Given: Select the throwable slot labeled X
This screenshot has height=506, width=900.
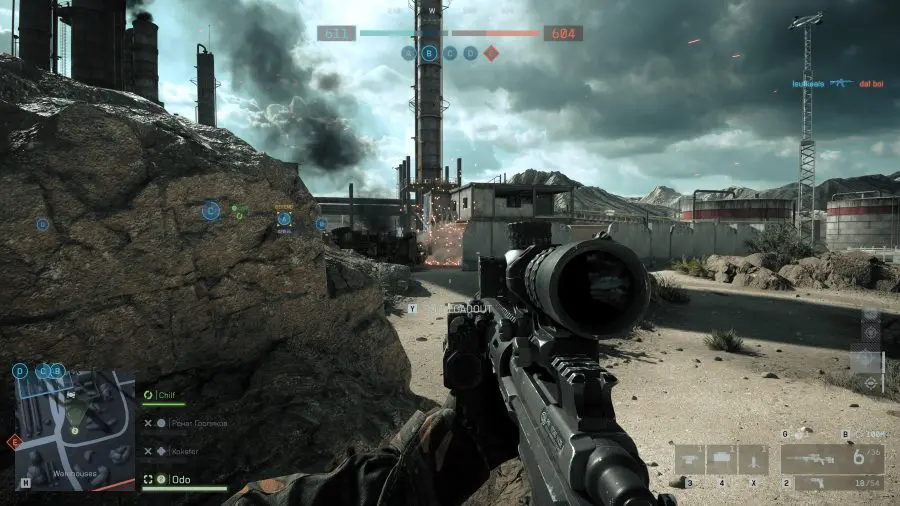Looking at the screenshot, I should pyautogui.click(x=753, y=460).
